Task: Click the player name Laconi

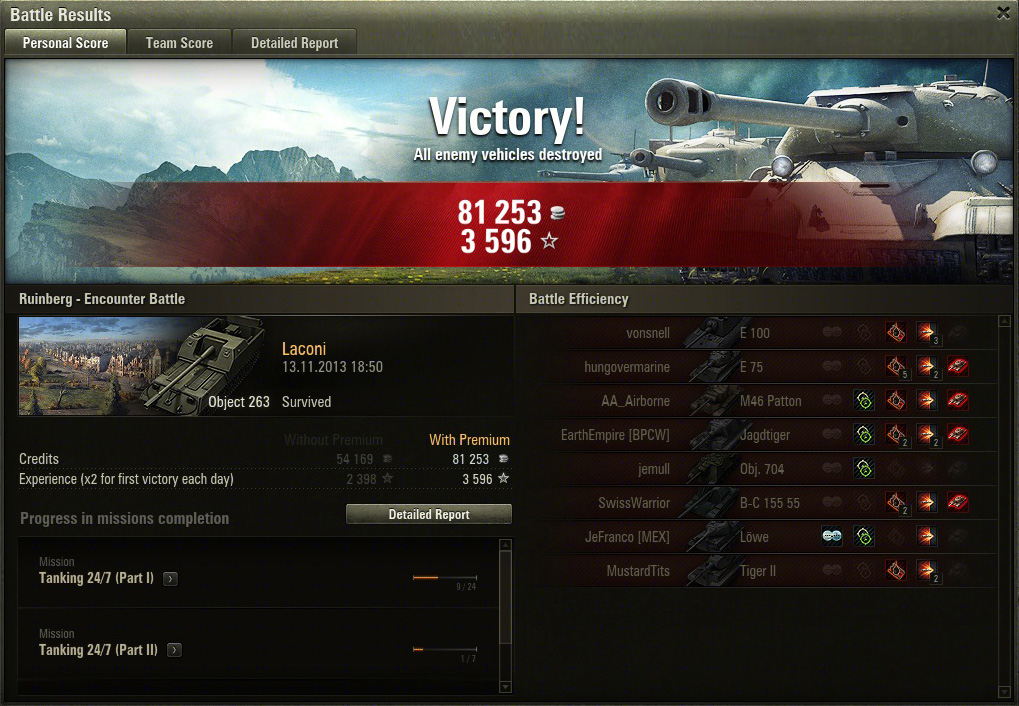Action: [304, 349]
